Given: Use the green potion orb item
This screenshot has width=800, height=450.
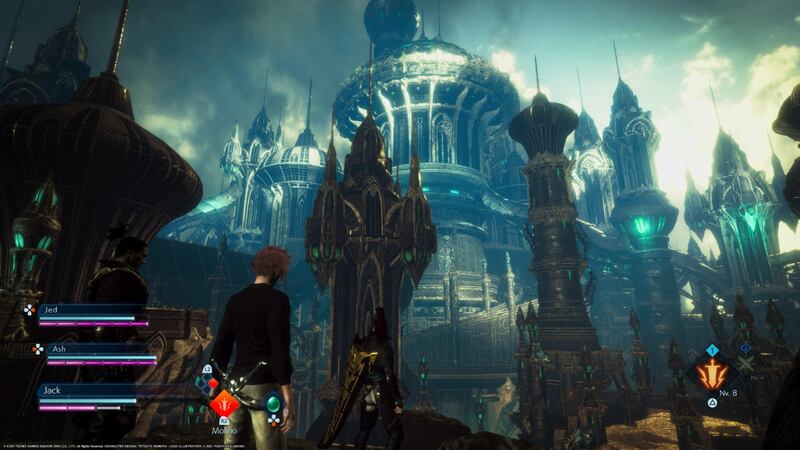Looking at the screenshot, I should coord(274,404).
